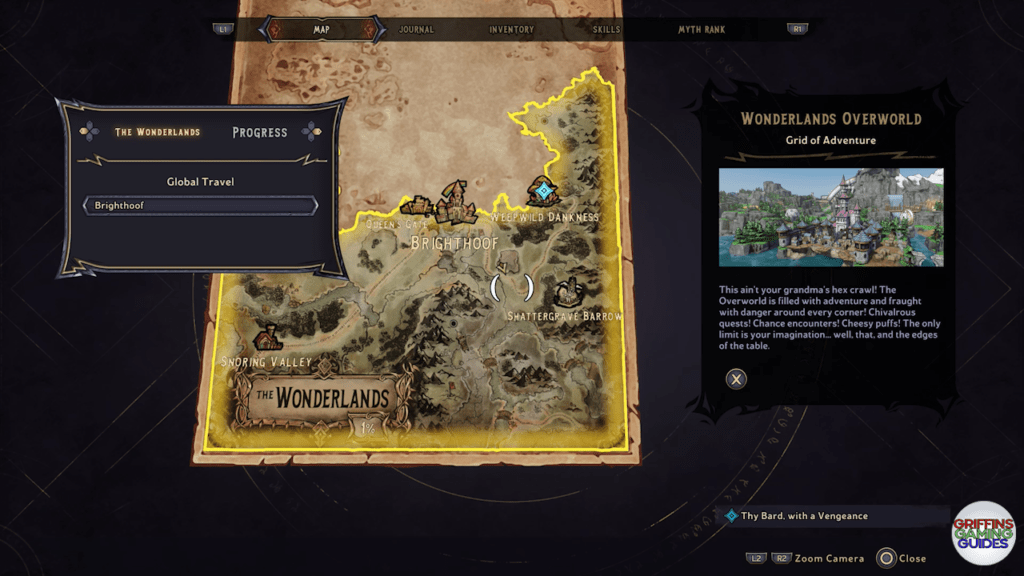Switch to the Inventory tab
This screenshot has width=1024, height=576.
pos(511,30)
